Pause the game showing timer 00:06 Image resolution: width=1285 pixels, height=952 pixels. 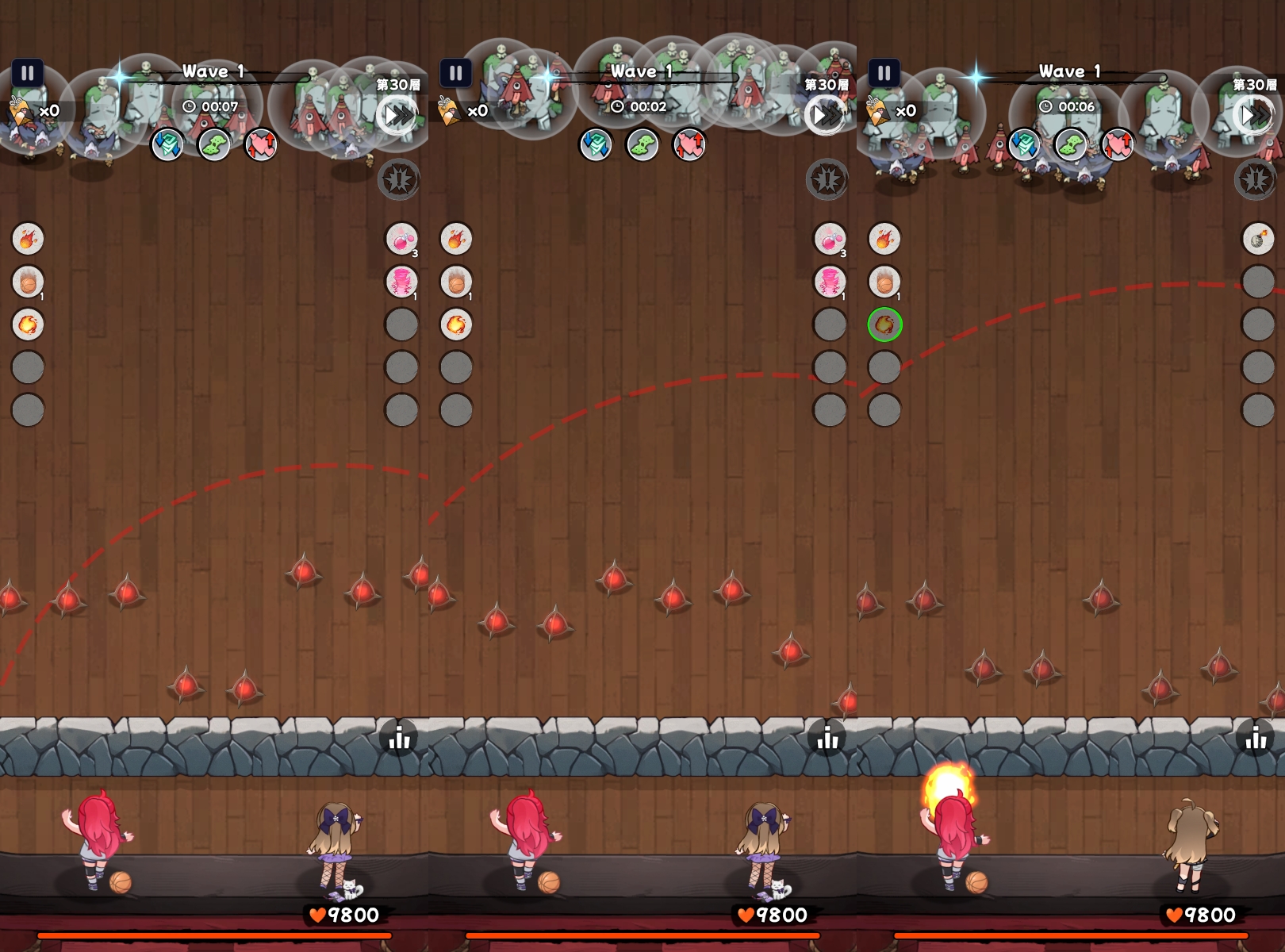pyautogui.click(x=884, y=74)
